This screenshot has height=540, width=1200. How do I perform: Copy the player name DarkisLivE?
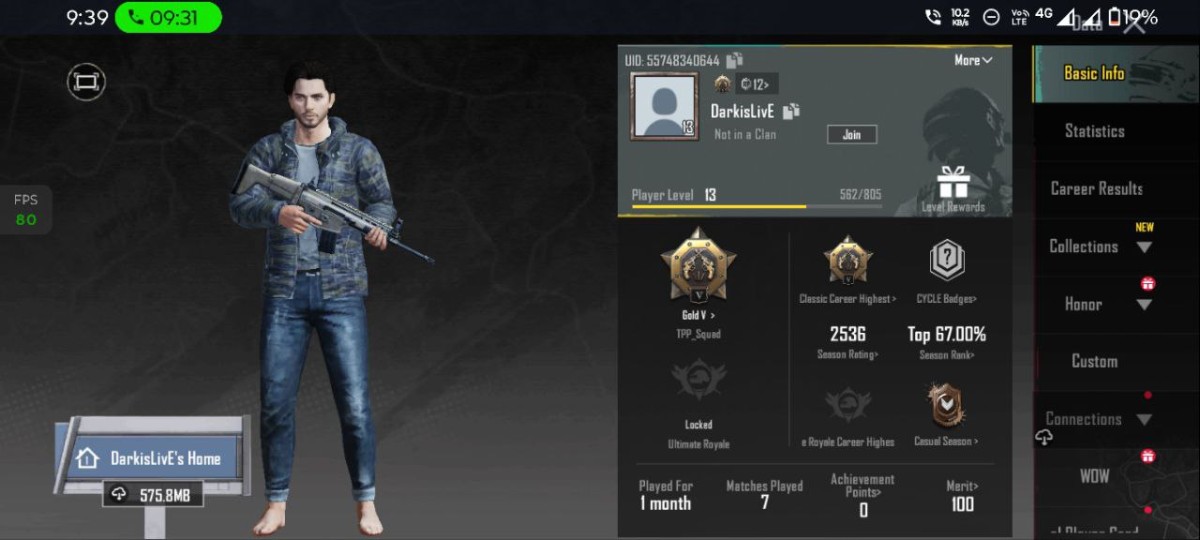tap(792, 111)
